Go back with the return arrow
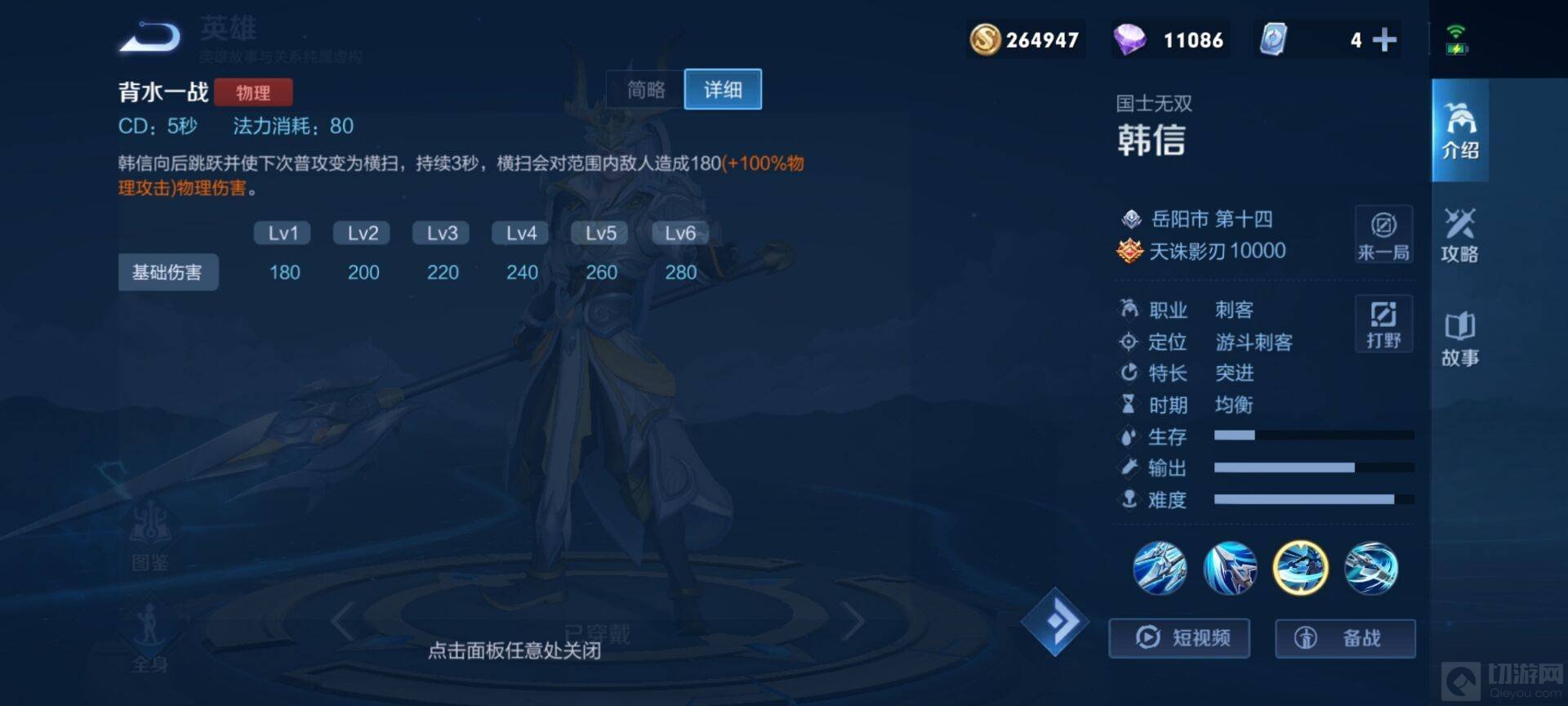The height and width of the screenshot is (706, 1568). click(x=150, y=38)
